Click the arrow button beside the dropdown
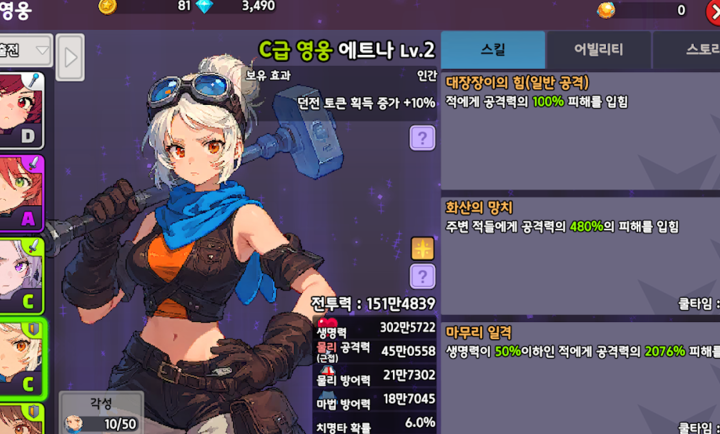 coord(69,56)
